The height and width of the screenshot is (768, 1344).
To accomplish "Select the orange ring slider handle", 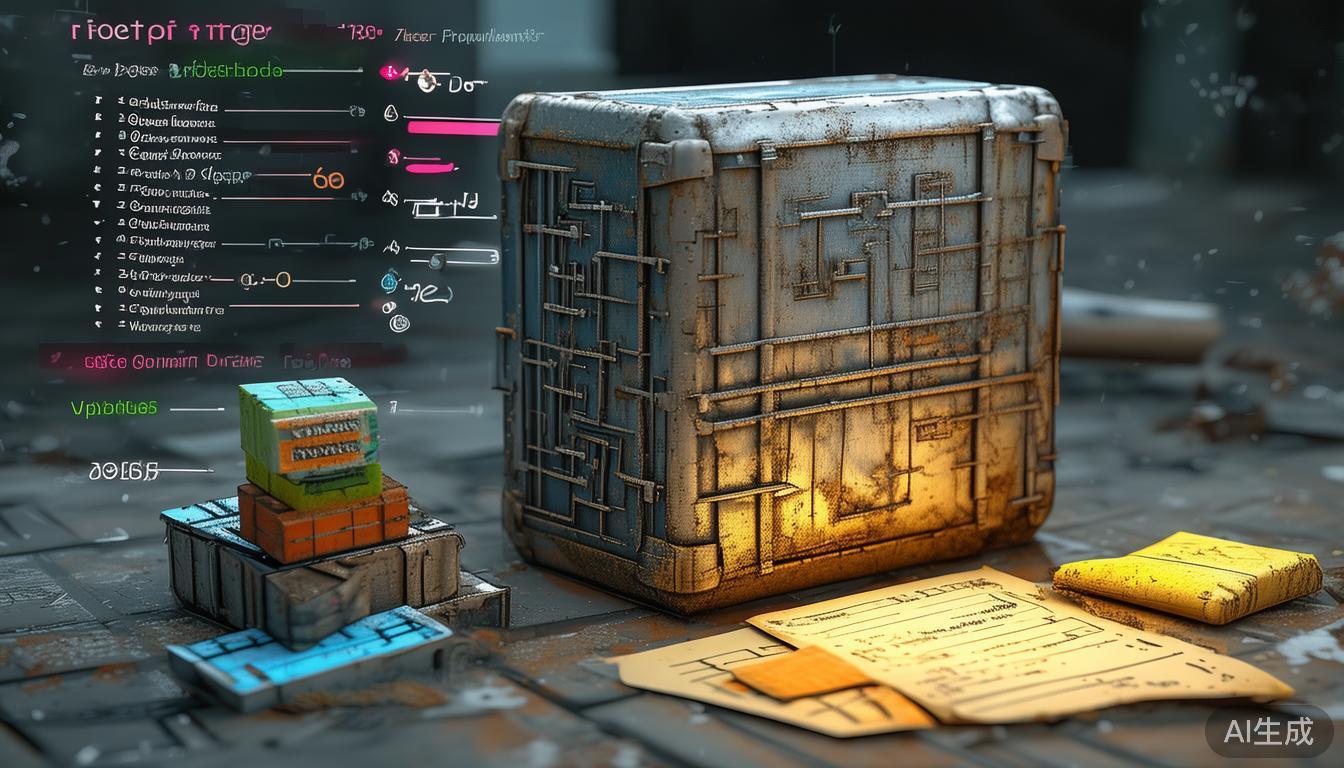I will pos(283,280).
